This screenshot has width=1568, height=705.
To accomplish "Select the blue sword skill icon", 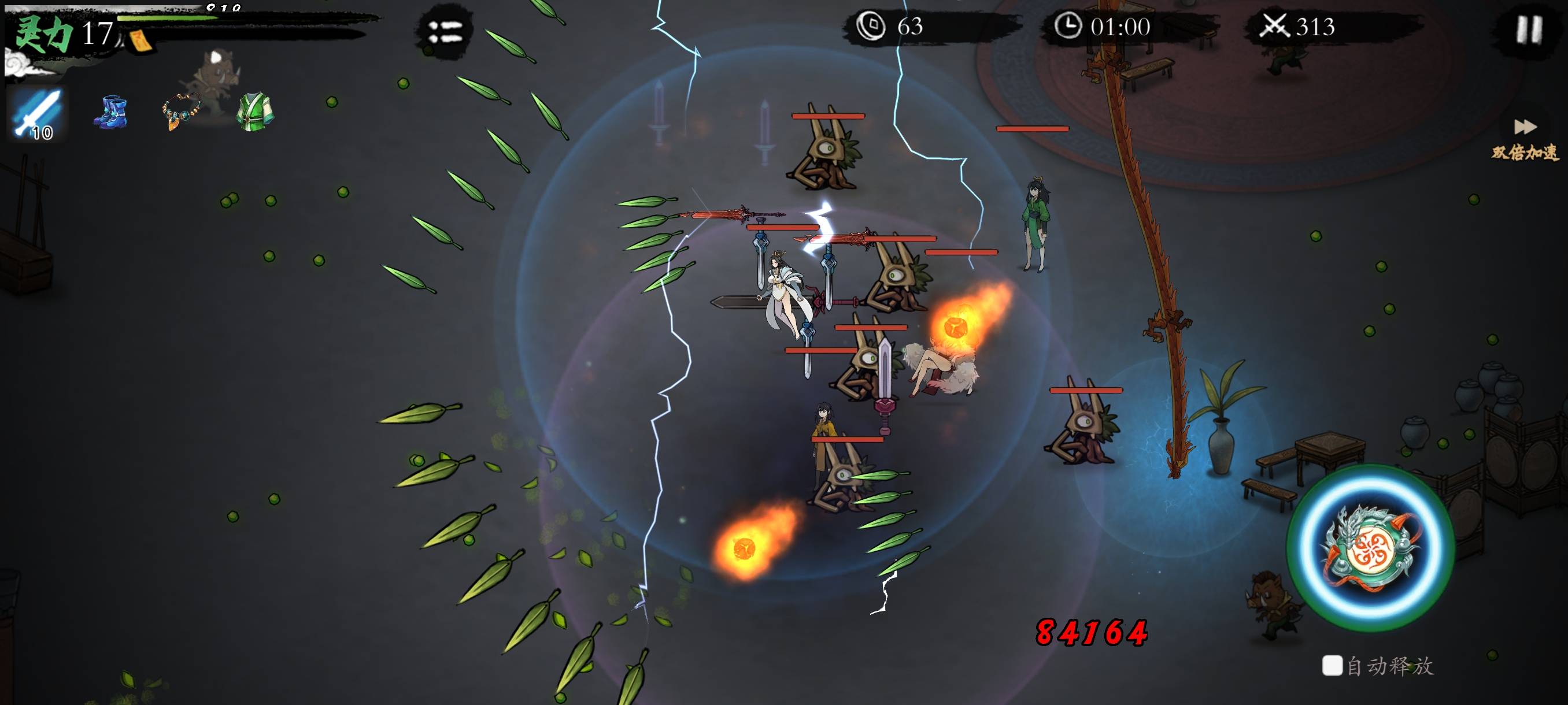I will (x=37, y=113).
